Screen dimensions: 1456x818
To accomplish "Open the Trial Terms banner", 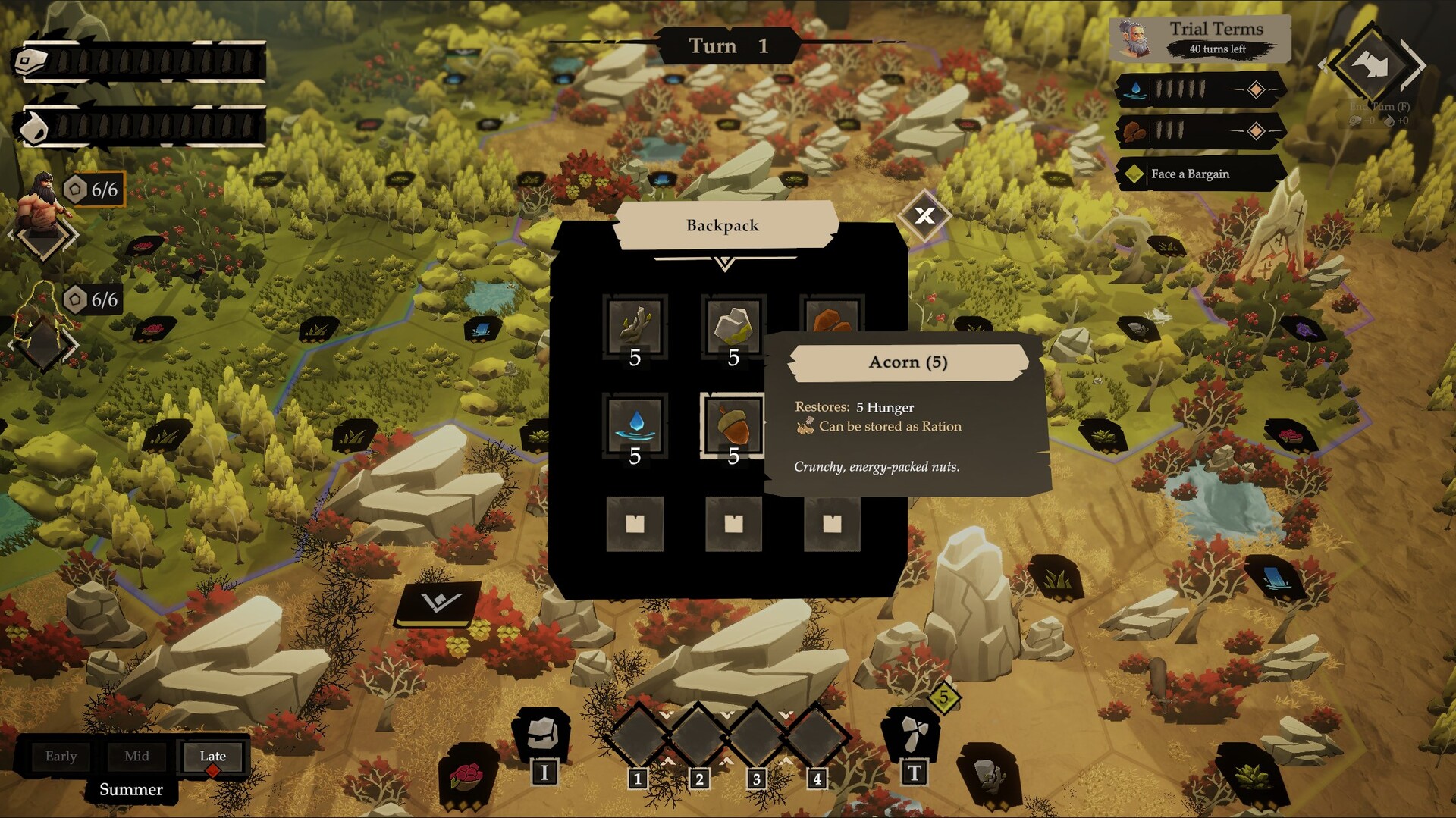I will pos(1200,38).
